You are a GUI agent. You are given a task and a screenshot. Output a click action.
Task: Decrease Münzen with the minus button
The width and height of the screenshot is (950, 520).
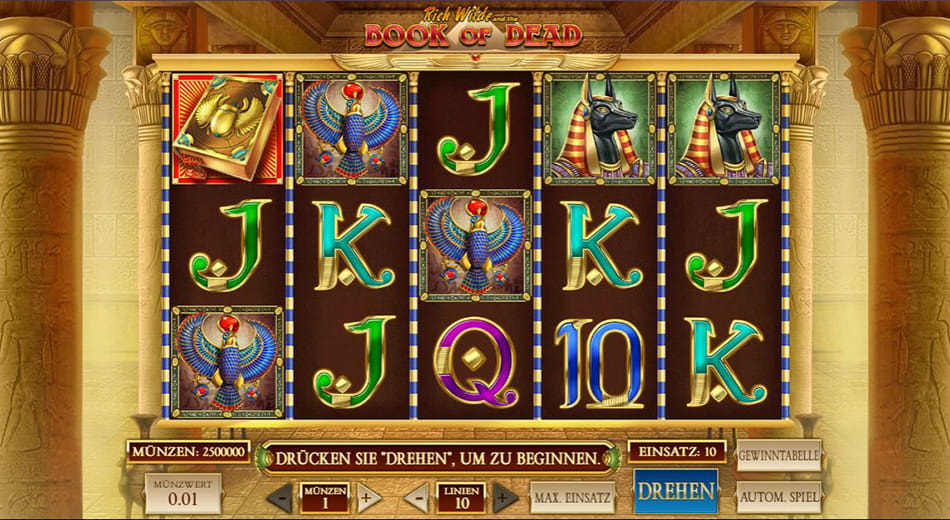click(281, 497)
